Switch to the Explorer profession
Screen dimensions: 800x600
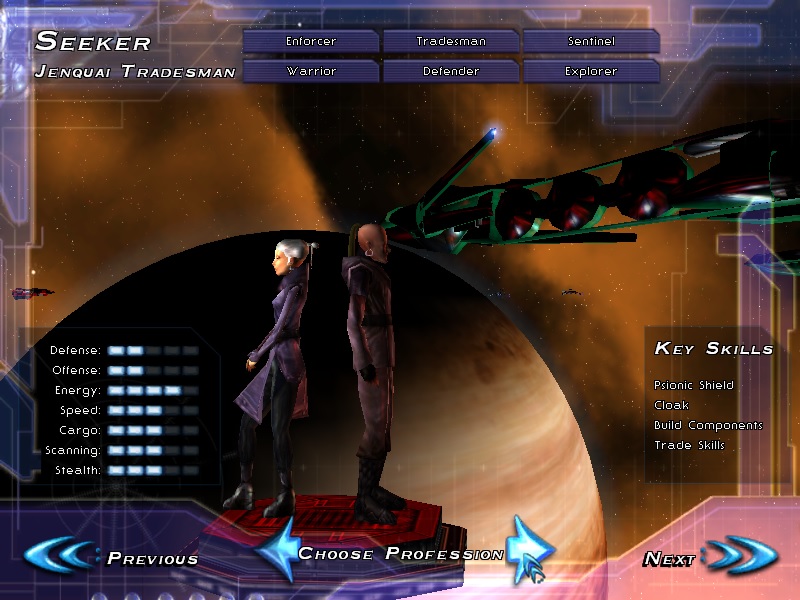tap(590, 71)
